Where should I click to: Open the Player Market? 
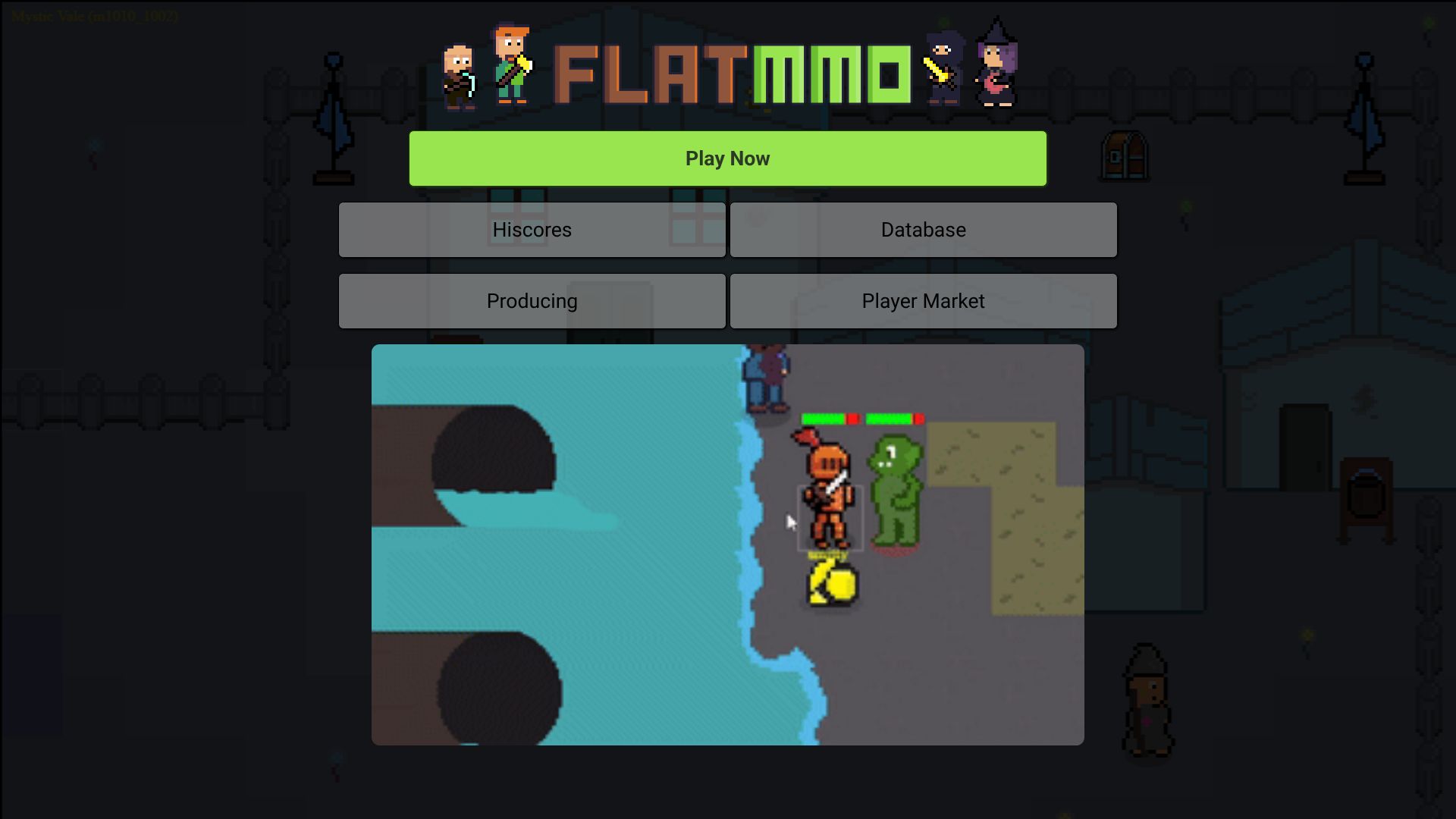tap(922, 300)
